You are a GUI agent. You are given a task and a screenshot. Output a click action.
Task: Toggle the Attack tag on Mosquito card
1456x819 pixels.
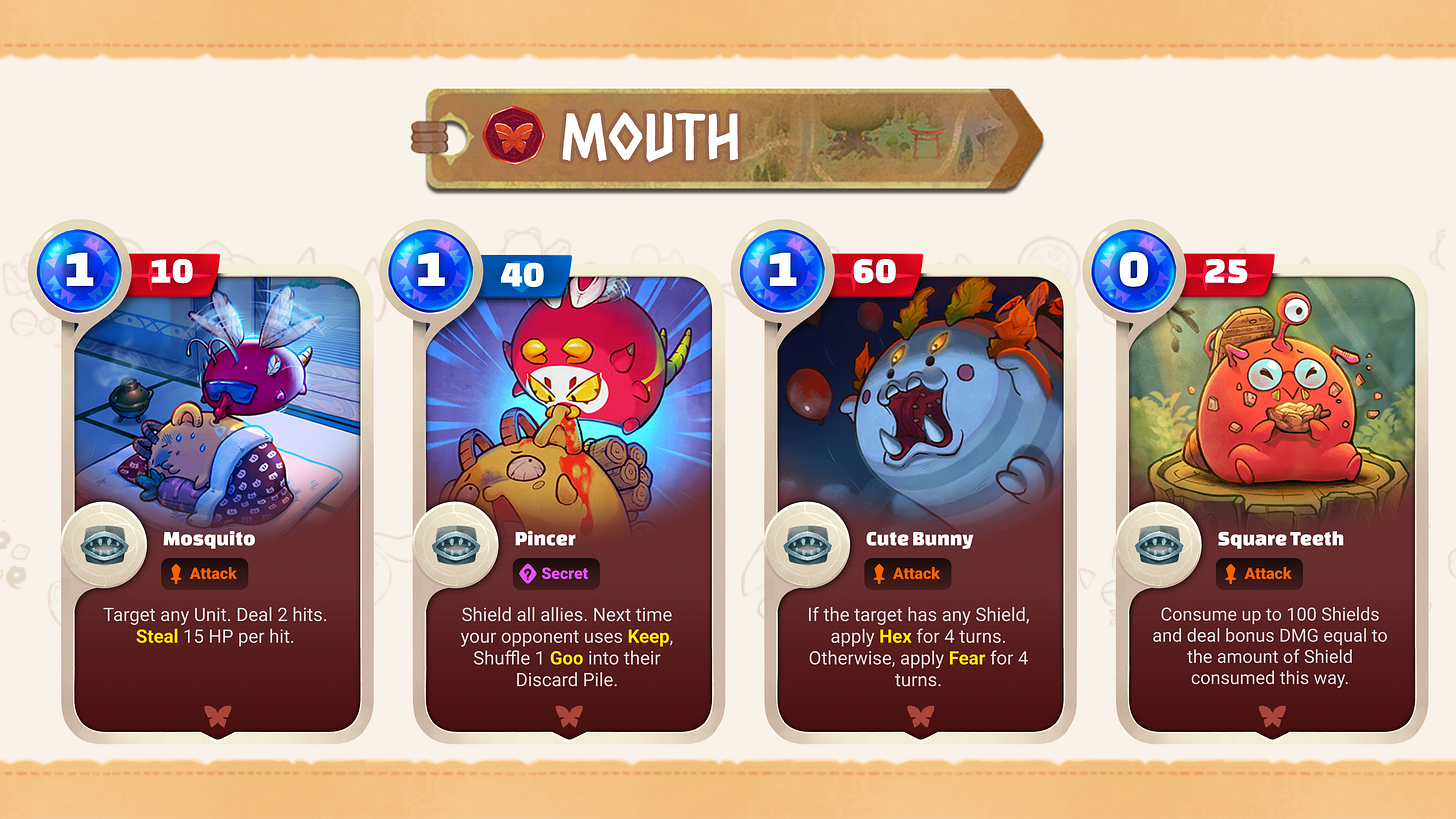(204, 573)
